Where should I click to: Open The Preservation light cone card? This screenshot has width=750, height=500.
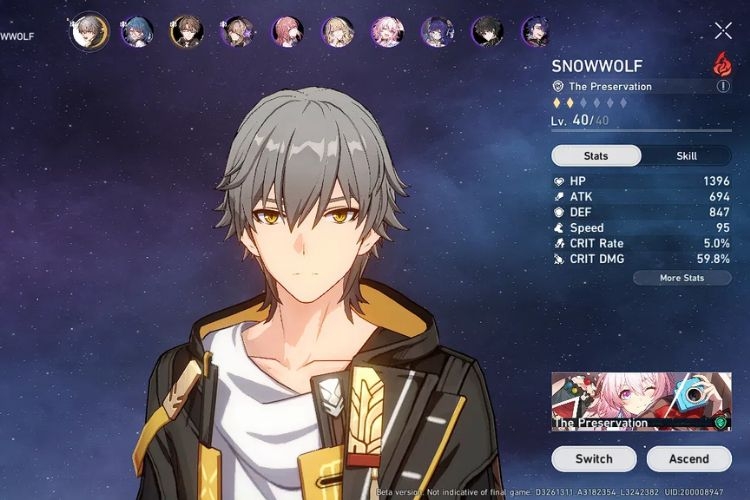[641, 401]
